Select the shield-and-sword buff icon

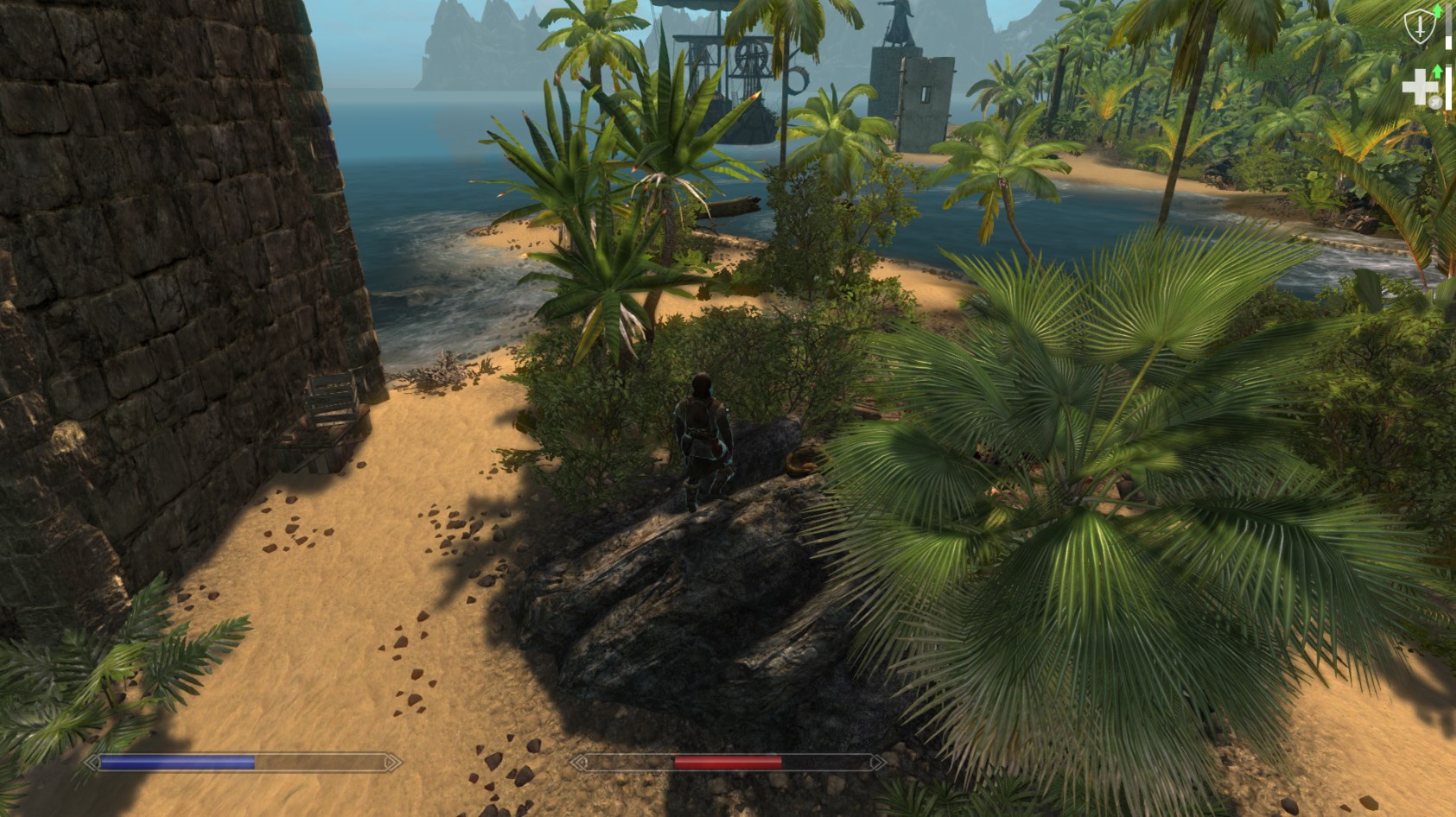pos(1419,28)
